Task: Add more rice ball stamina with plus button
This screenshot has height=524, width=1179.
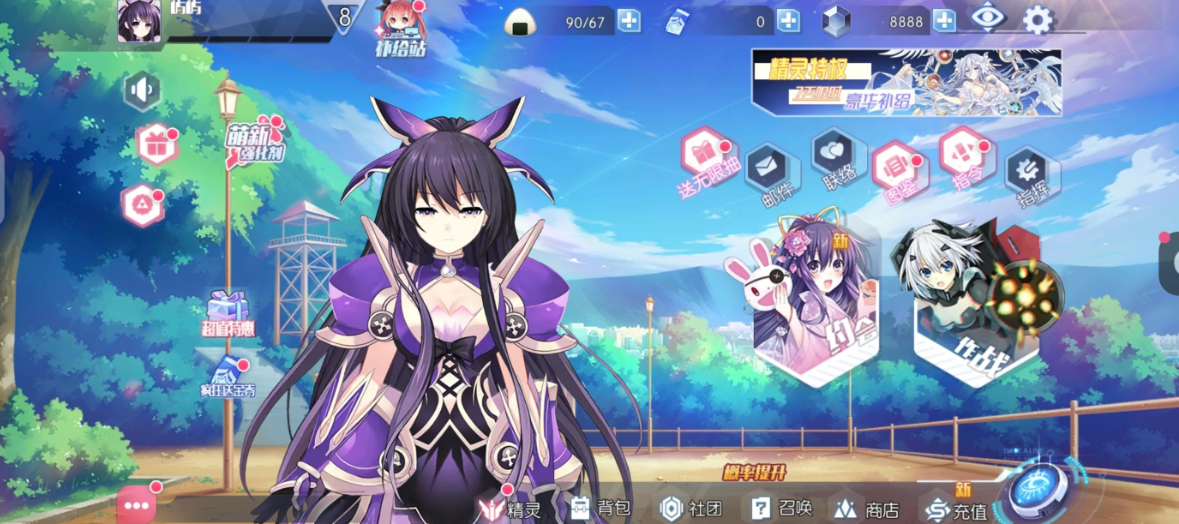Action: [628, 21]
